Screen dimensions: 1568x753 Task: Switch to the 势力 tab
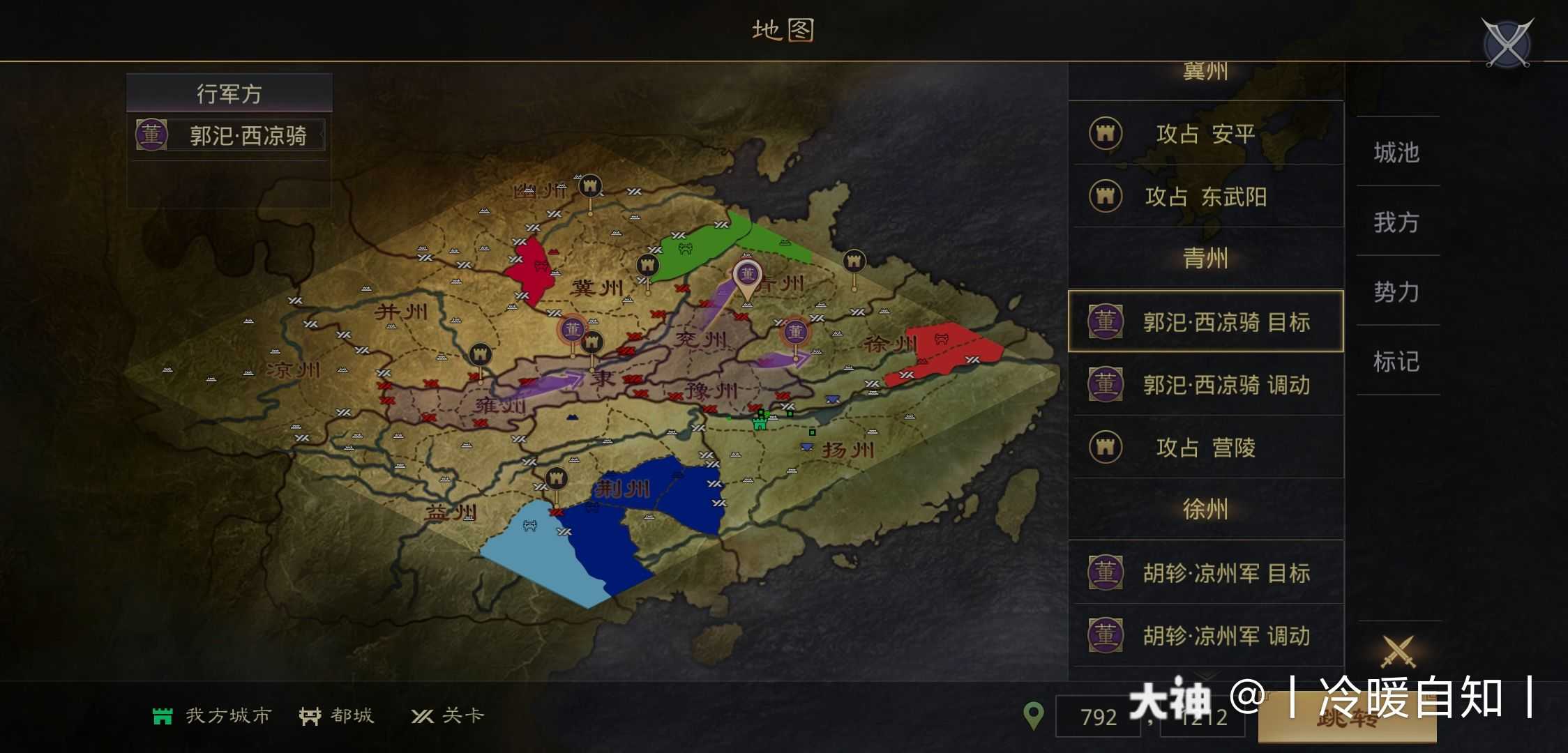click(x=1397, y=291)
